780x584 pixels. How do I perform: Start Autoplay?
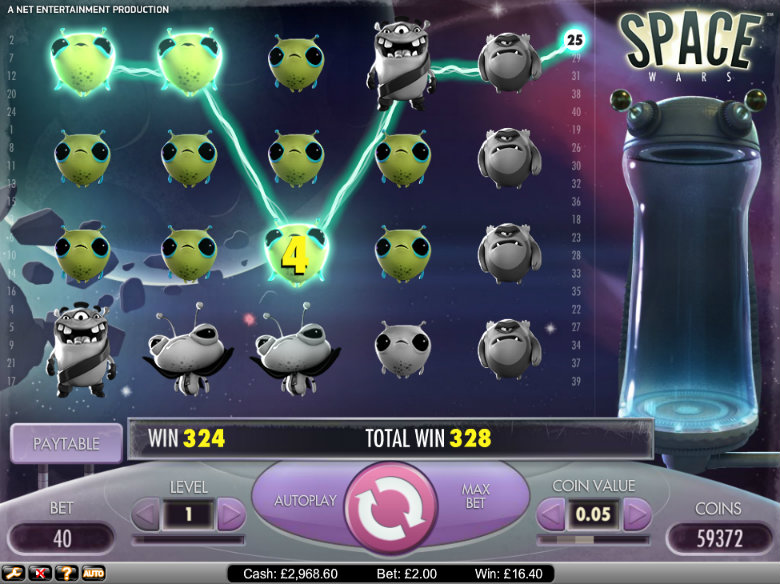point(307,499)
